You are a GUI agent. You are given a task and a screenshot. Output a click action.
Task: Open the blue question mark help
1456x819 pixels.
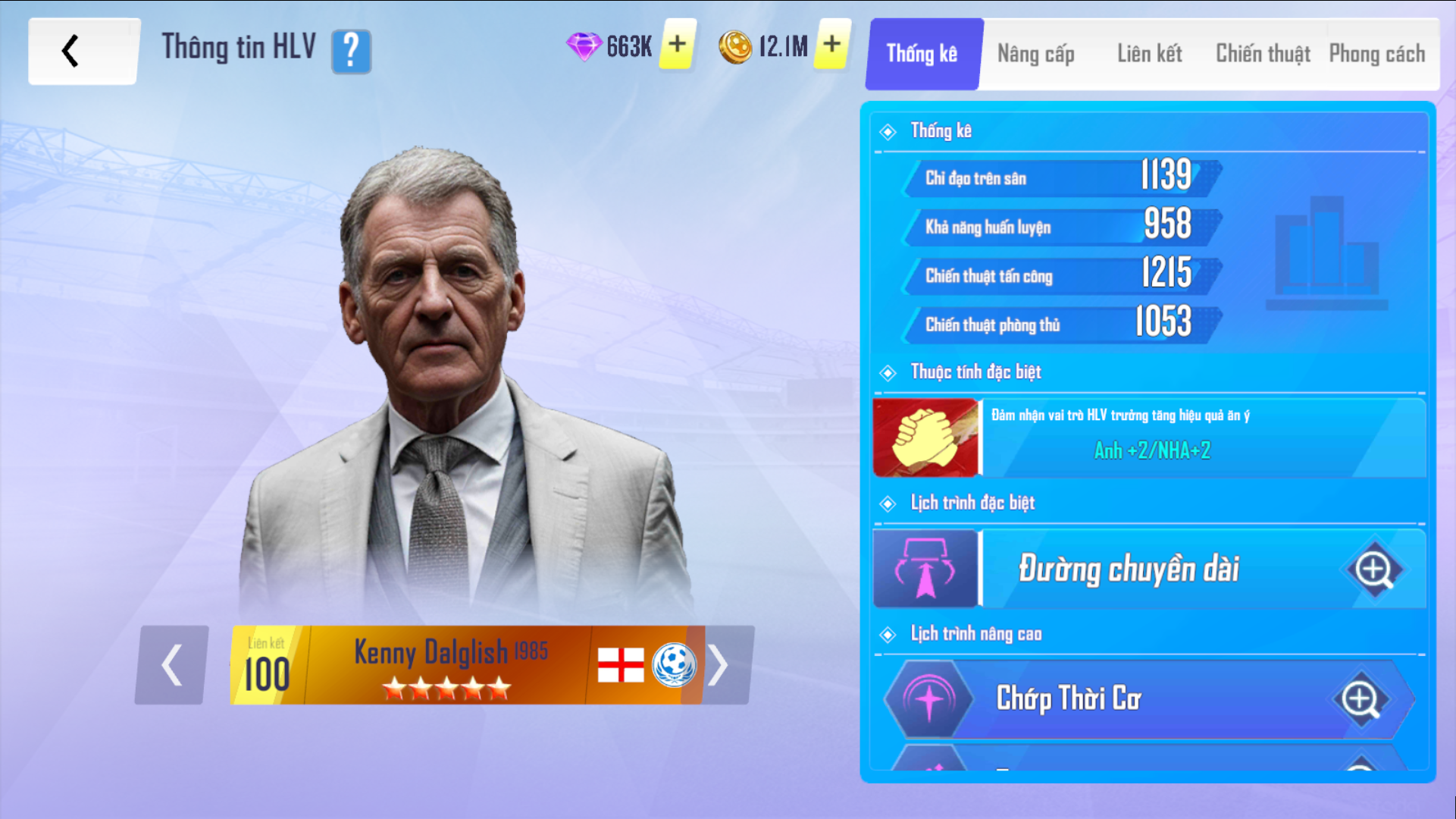point(351,52)
